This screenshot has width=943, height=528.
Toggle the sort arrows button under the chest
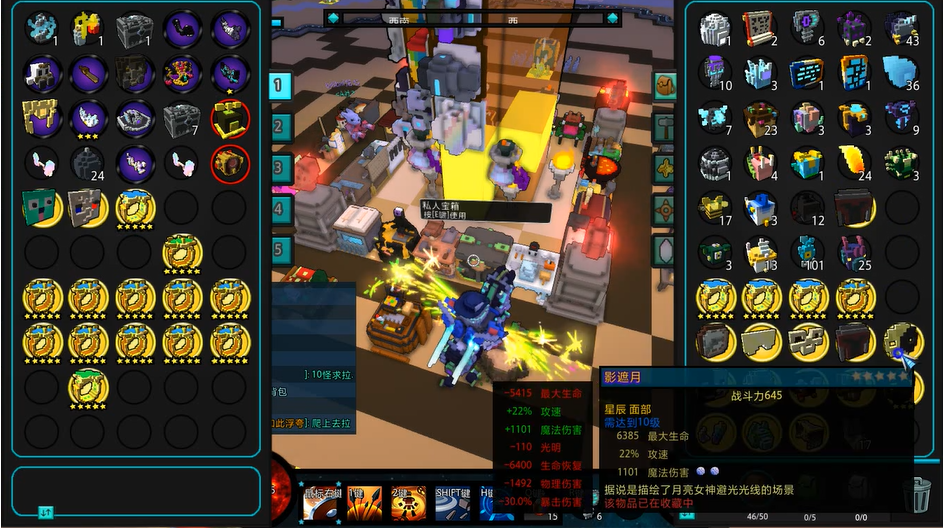(x=46, y=513)
